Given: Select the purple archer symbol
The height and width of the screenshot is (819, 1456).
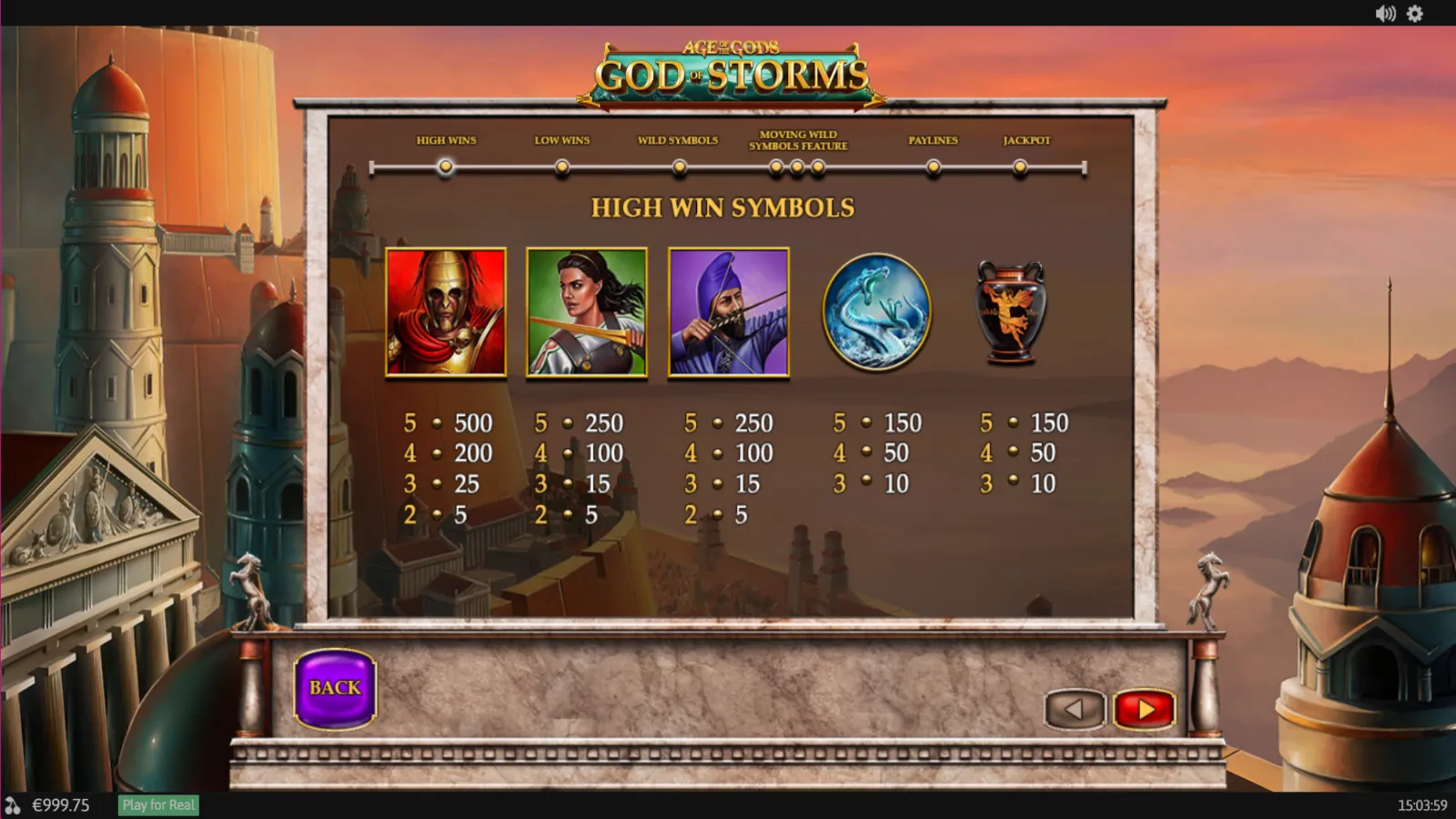Looking at the screenshot, I should pos(728,312).
